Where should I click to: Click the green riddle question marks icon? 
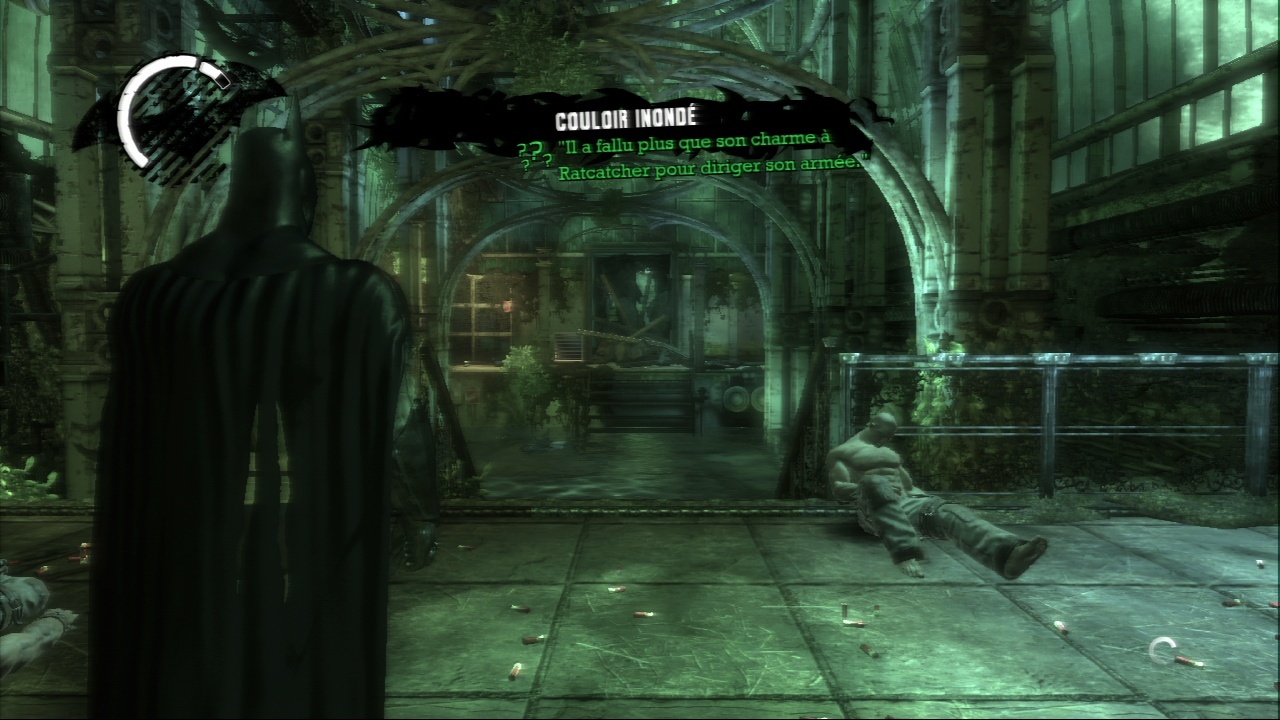point(533,157)
